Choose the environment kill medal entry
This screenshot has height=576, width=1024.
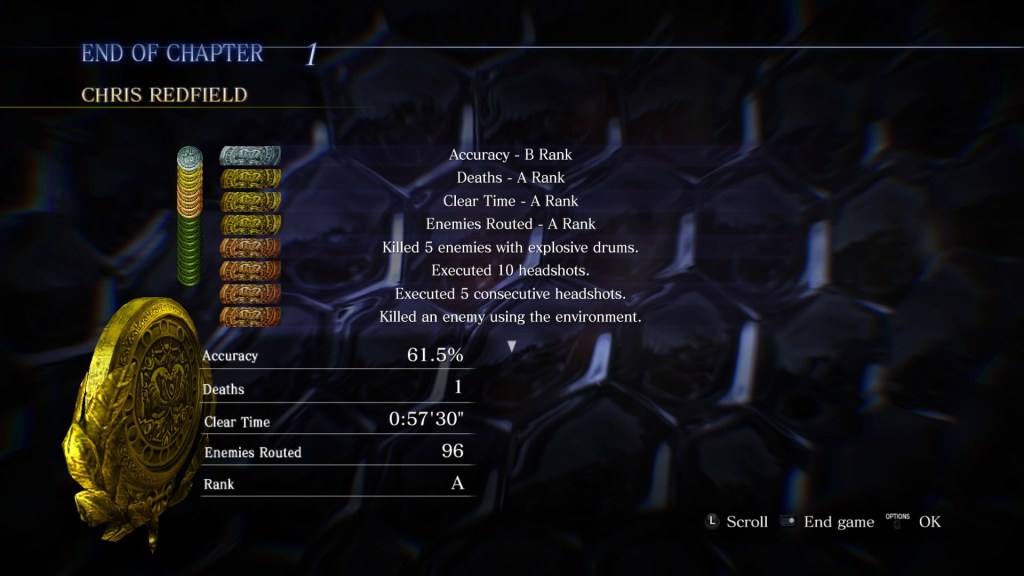tap(510, 317)
